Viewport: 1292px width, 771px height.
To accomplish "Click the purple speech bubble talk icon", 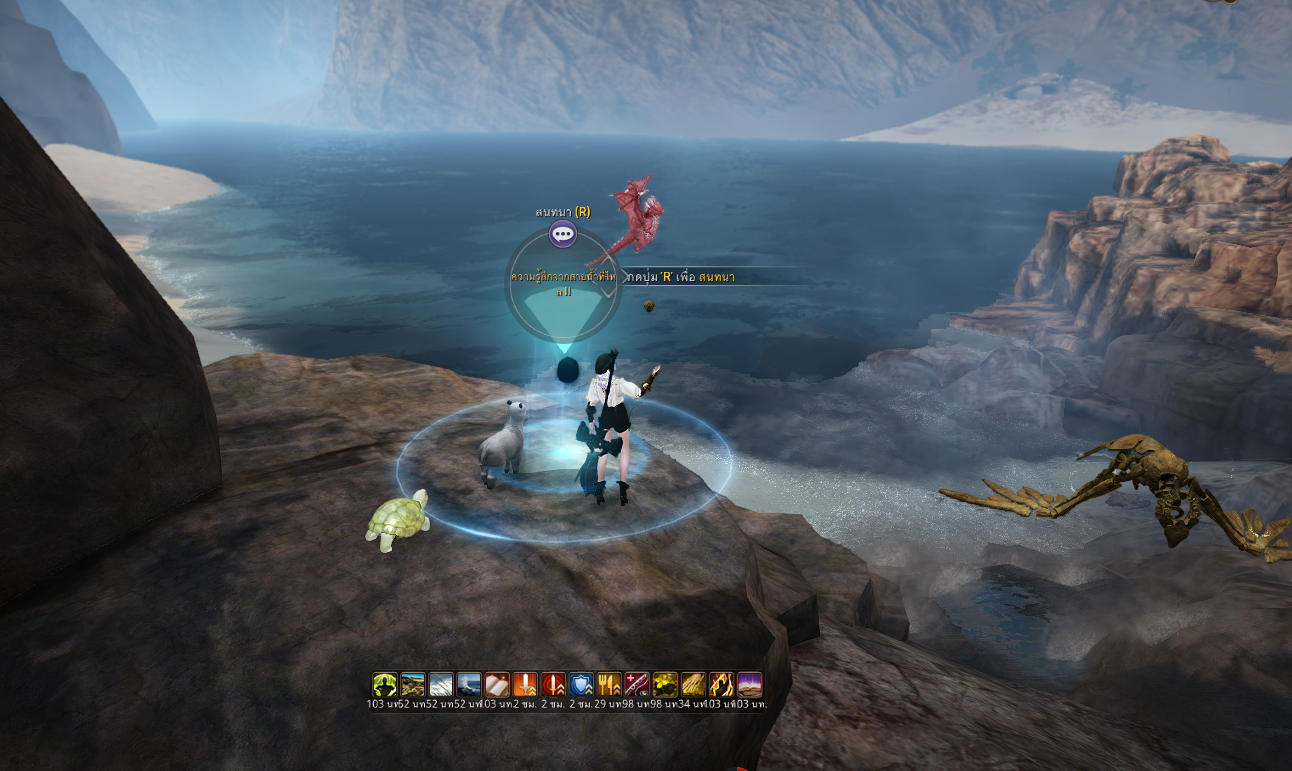I will (563, 235).
